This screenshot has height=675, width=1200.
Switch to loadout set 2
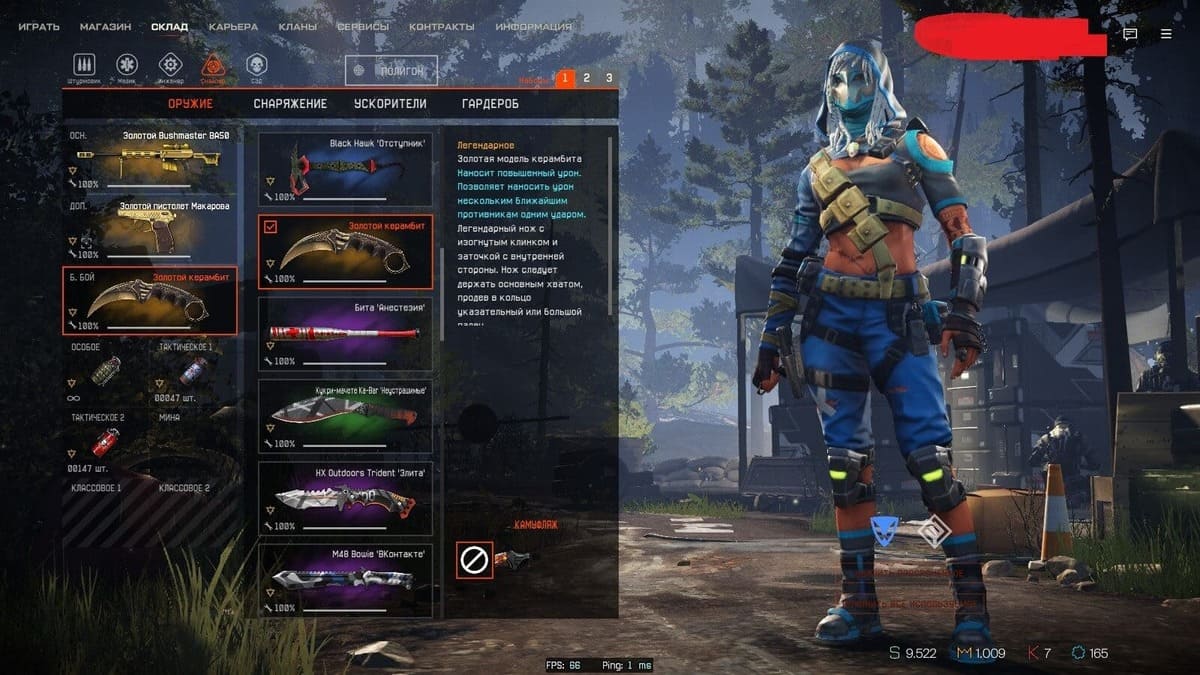click(x=587, y=77)
